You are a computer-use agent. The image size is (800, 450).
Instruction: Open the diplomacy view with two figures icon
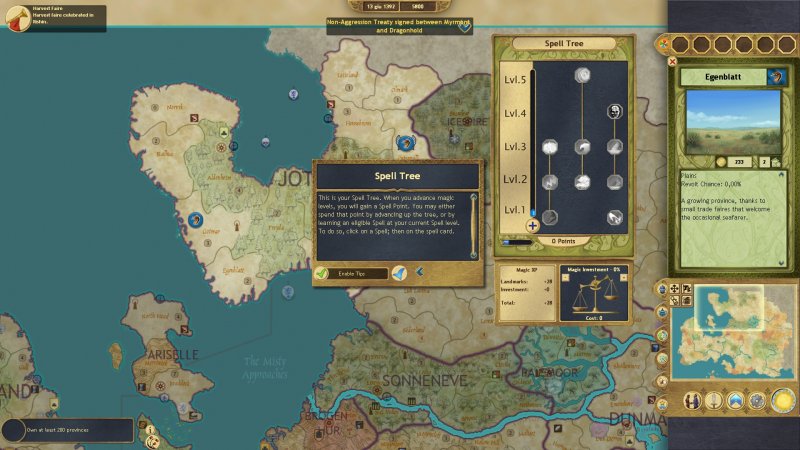(x=692, y=401)
